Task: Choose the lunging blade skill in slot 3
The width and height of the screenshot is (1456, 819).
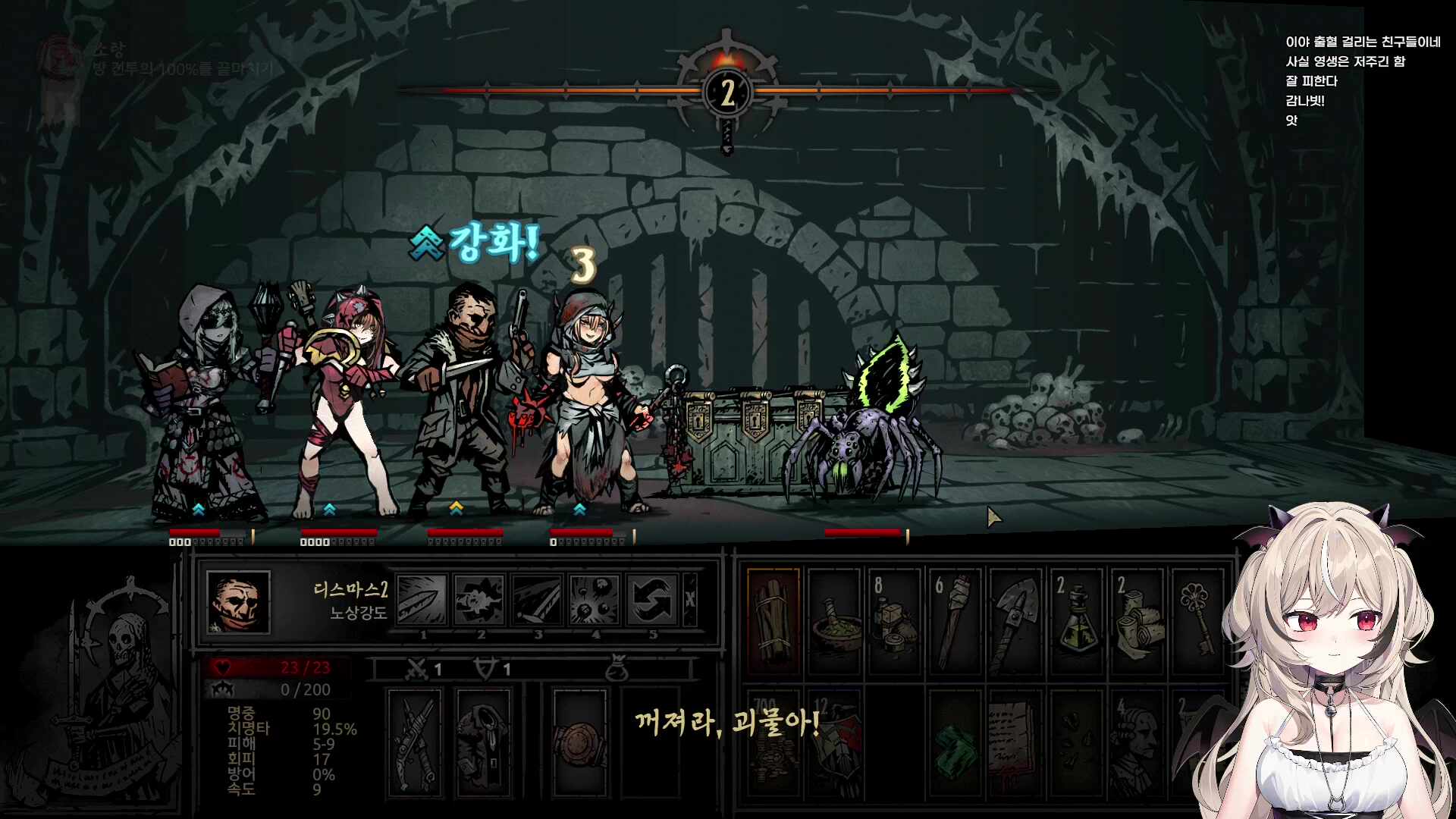Action: tap(537, 600)
